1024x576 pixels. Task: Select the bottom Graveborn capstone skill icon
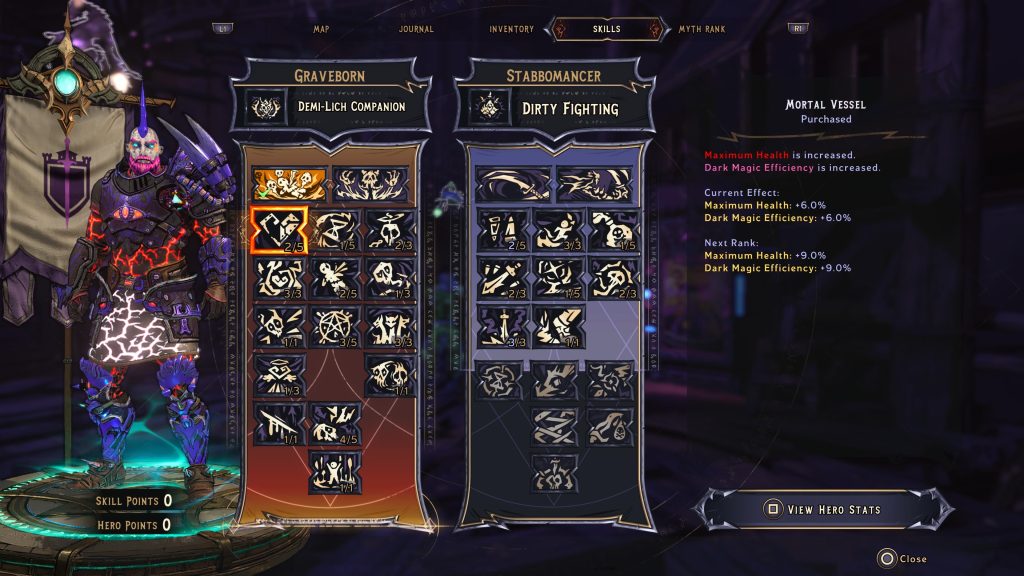point(334,470)
